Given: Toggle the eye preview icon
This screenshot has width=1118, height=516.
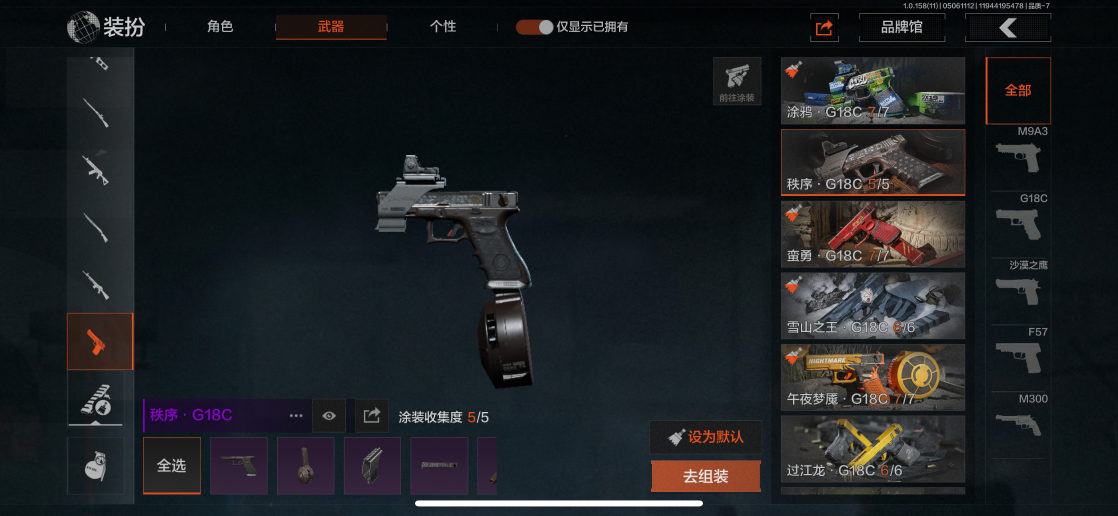Looking at the screenshot, I should [329, 416].
